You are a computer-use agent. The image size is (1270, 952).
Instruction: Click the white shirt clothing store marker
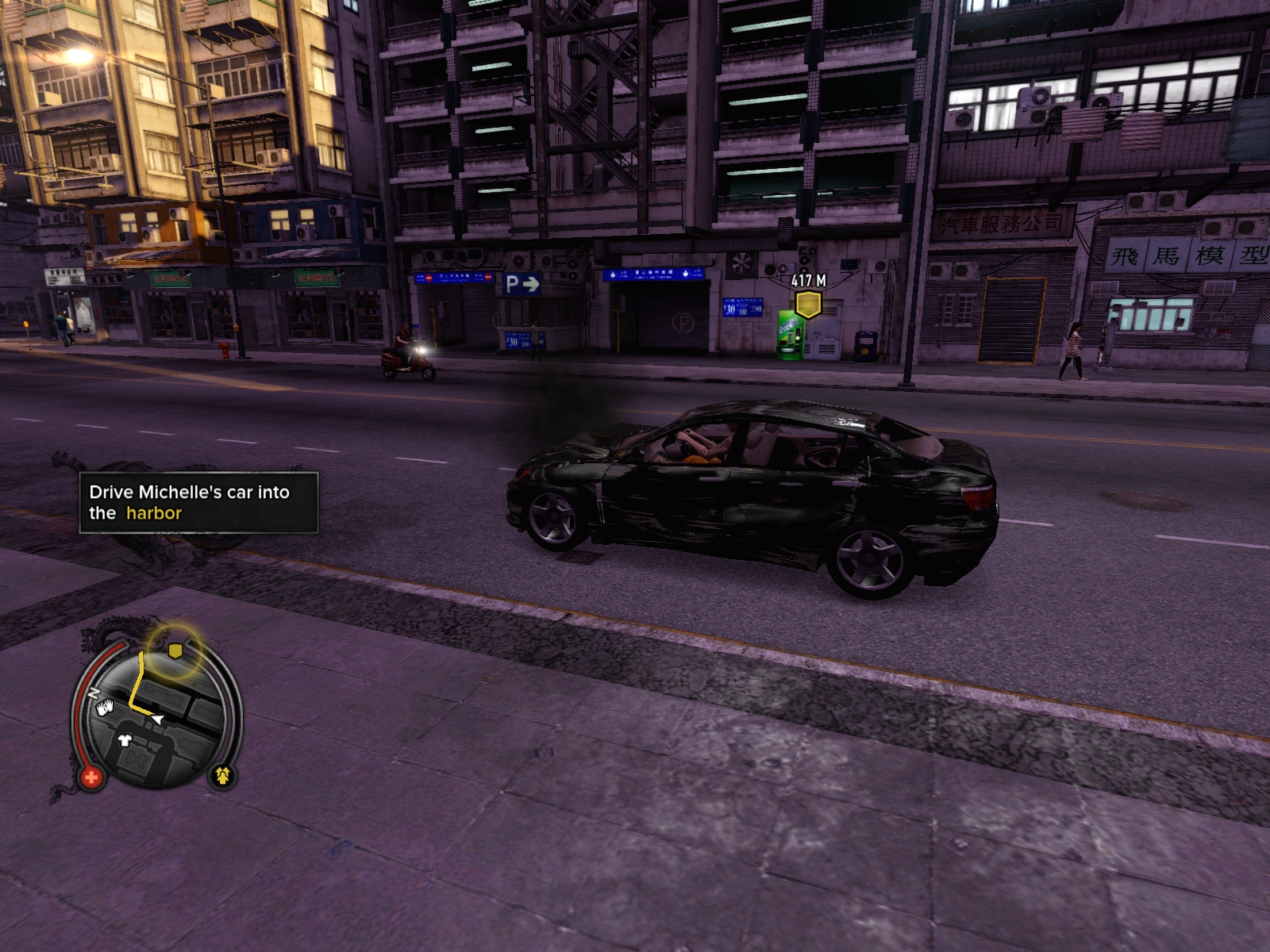pyautogui.click(x=125, y=741)
